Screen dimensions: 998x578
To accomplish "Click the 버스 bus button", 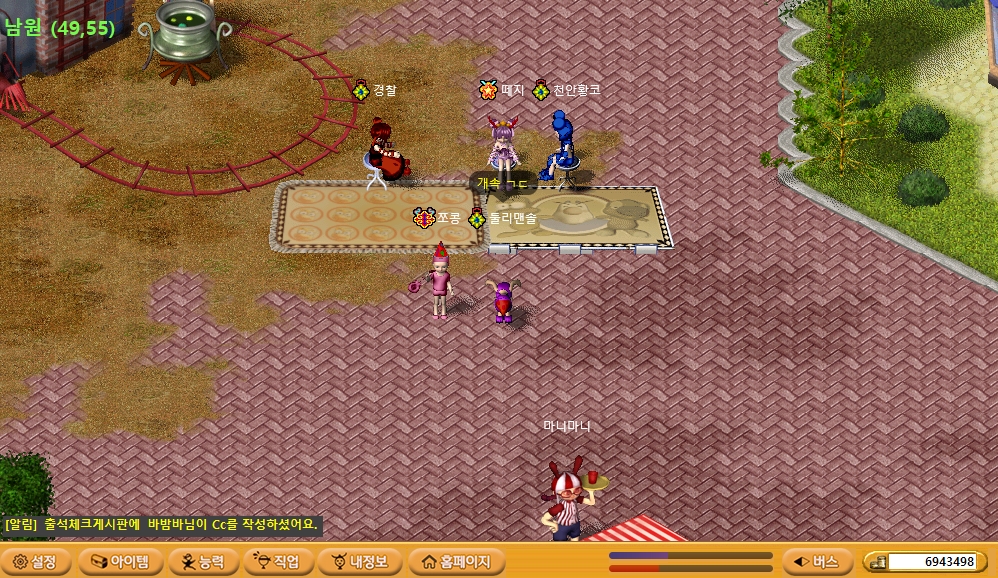I will (816, 561).
